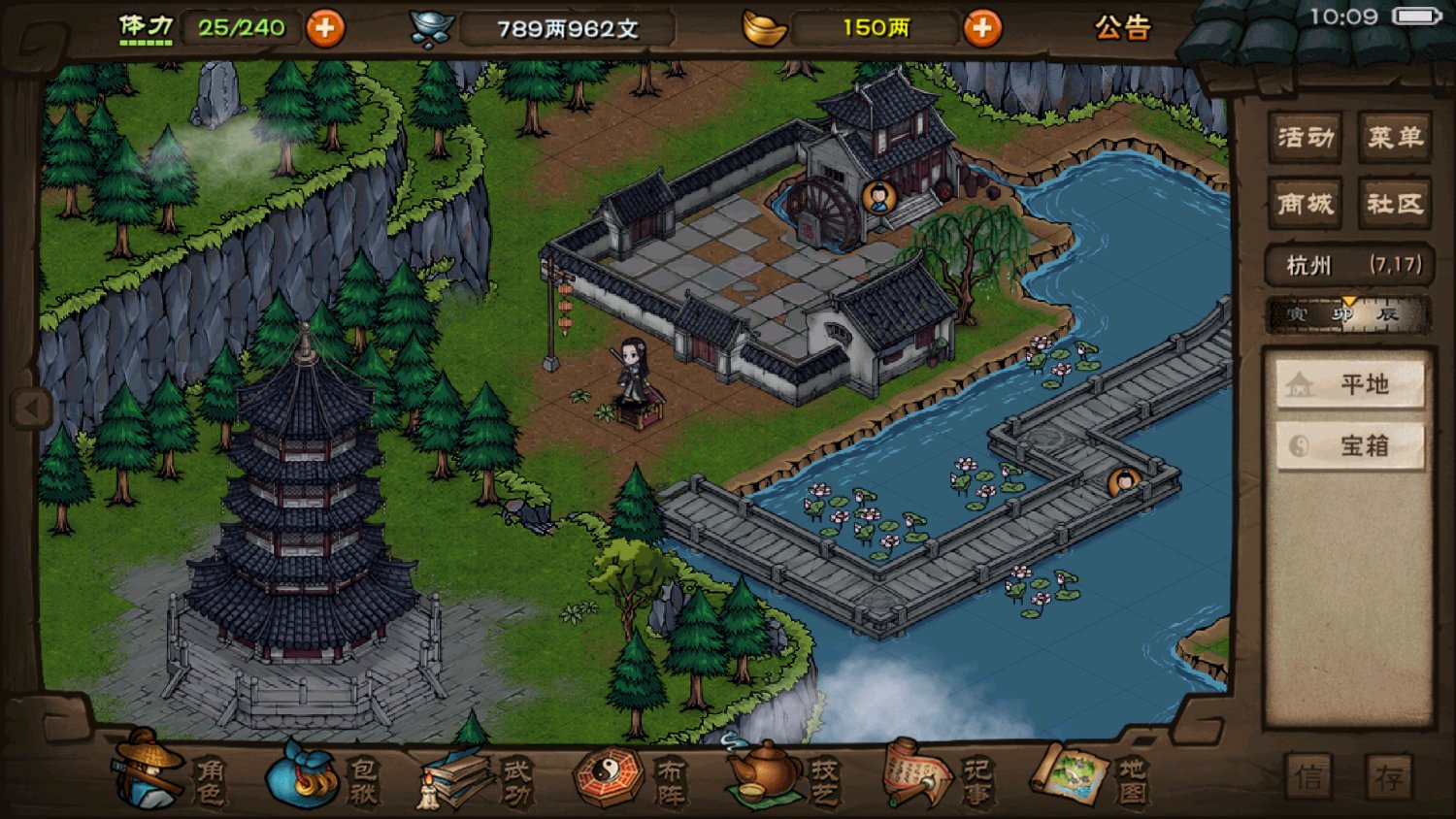Add stamina with the orange plus button

point(325,28)
